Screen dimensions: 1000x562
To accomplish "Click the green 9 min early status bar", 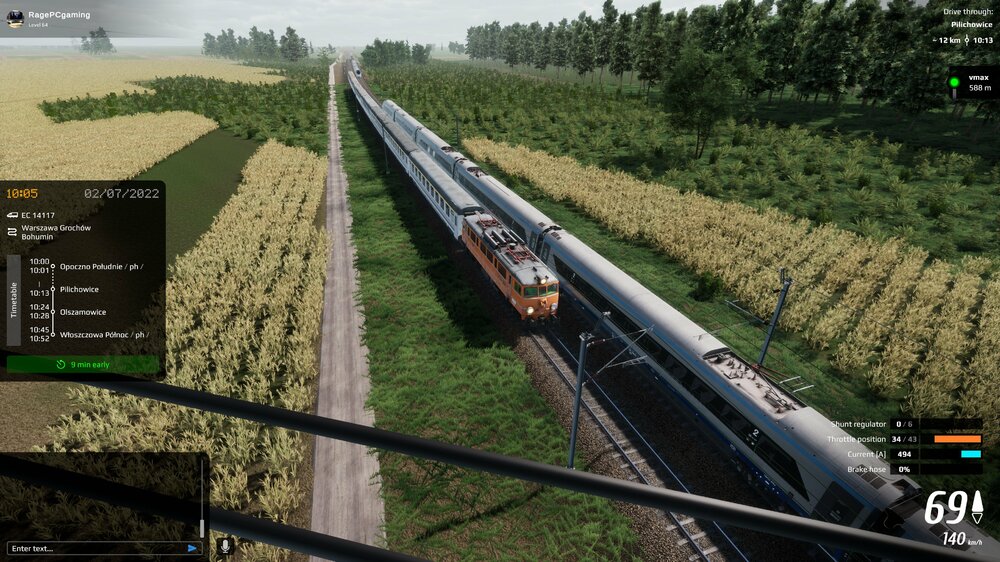I will click(82, 365).
